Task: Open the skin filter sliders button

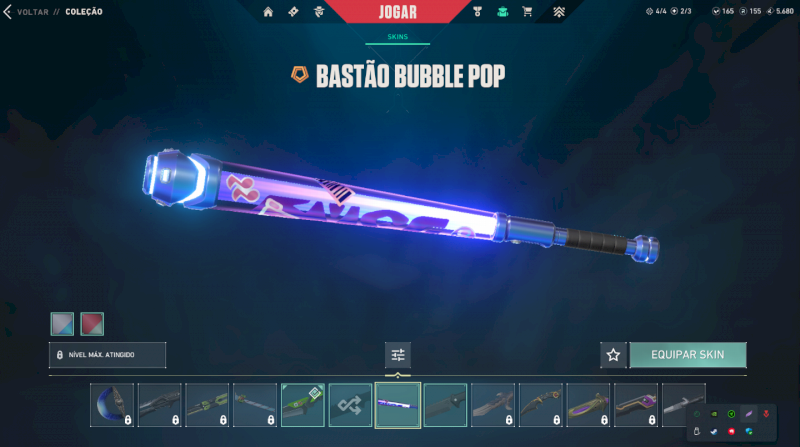Action: pos(398,355)
